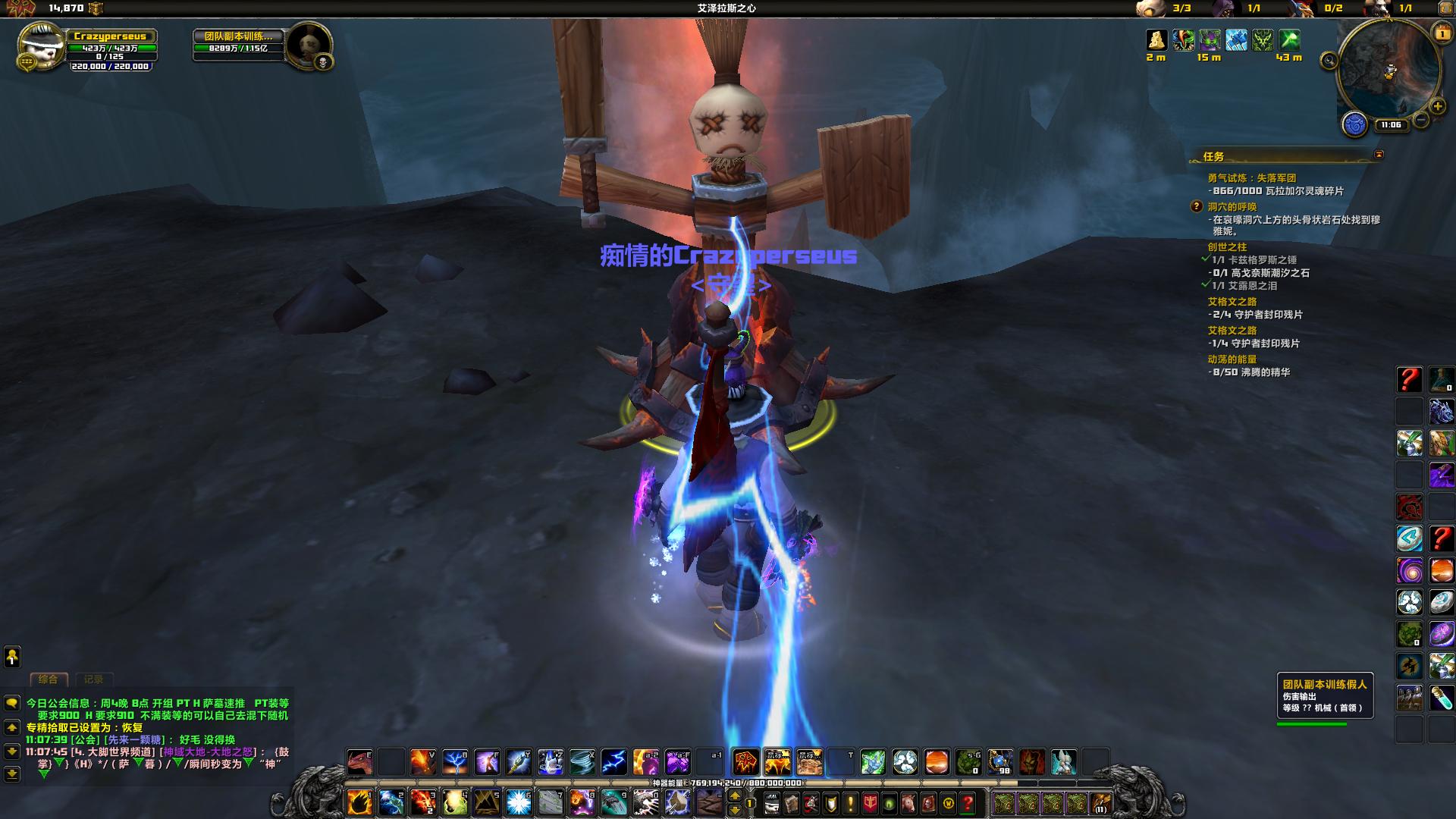Open the minimap tracking magnifier button

pyautogui.click(x=1329, y=61)
